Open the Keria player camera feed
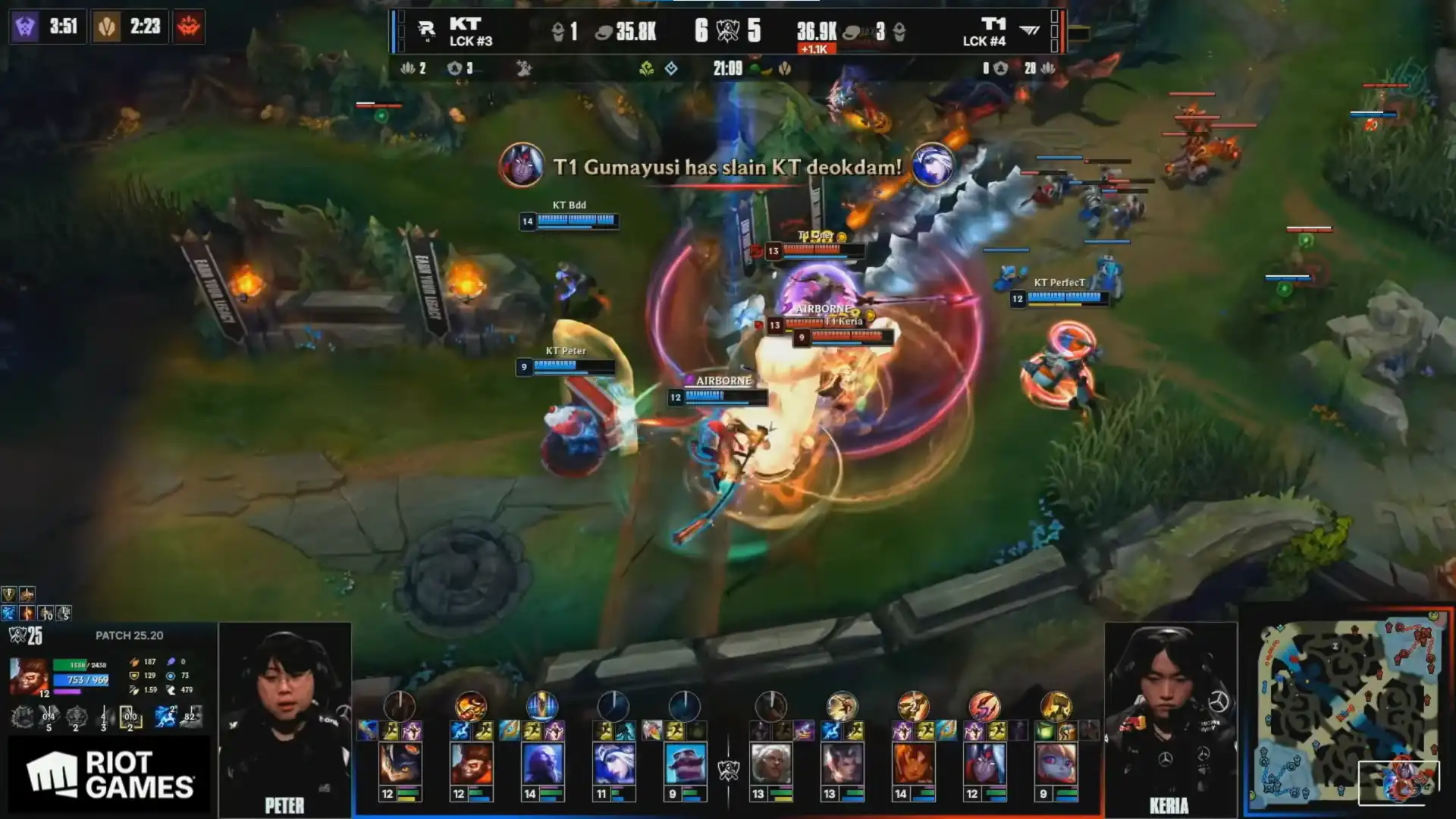The image size is (1456, 819). click(x=1170, y=718)
